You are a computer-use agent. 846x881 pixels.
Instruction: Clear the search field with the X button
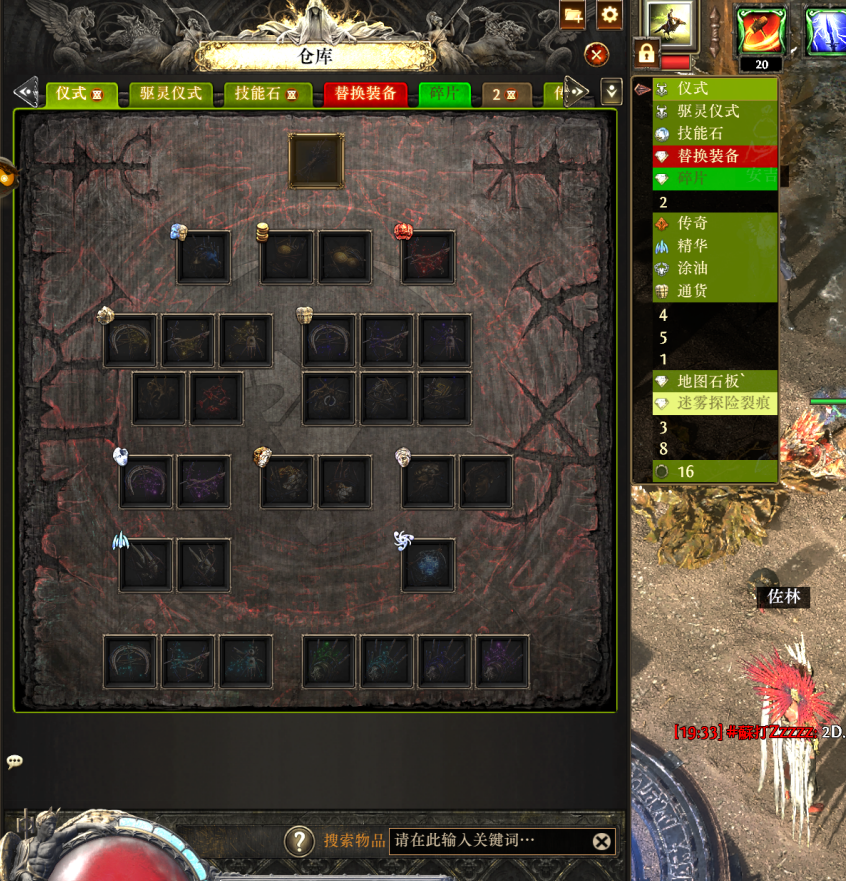tap(601, 841)
